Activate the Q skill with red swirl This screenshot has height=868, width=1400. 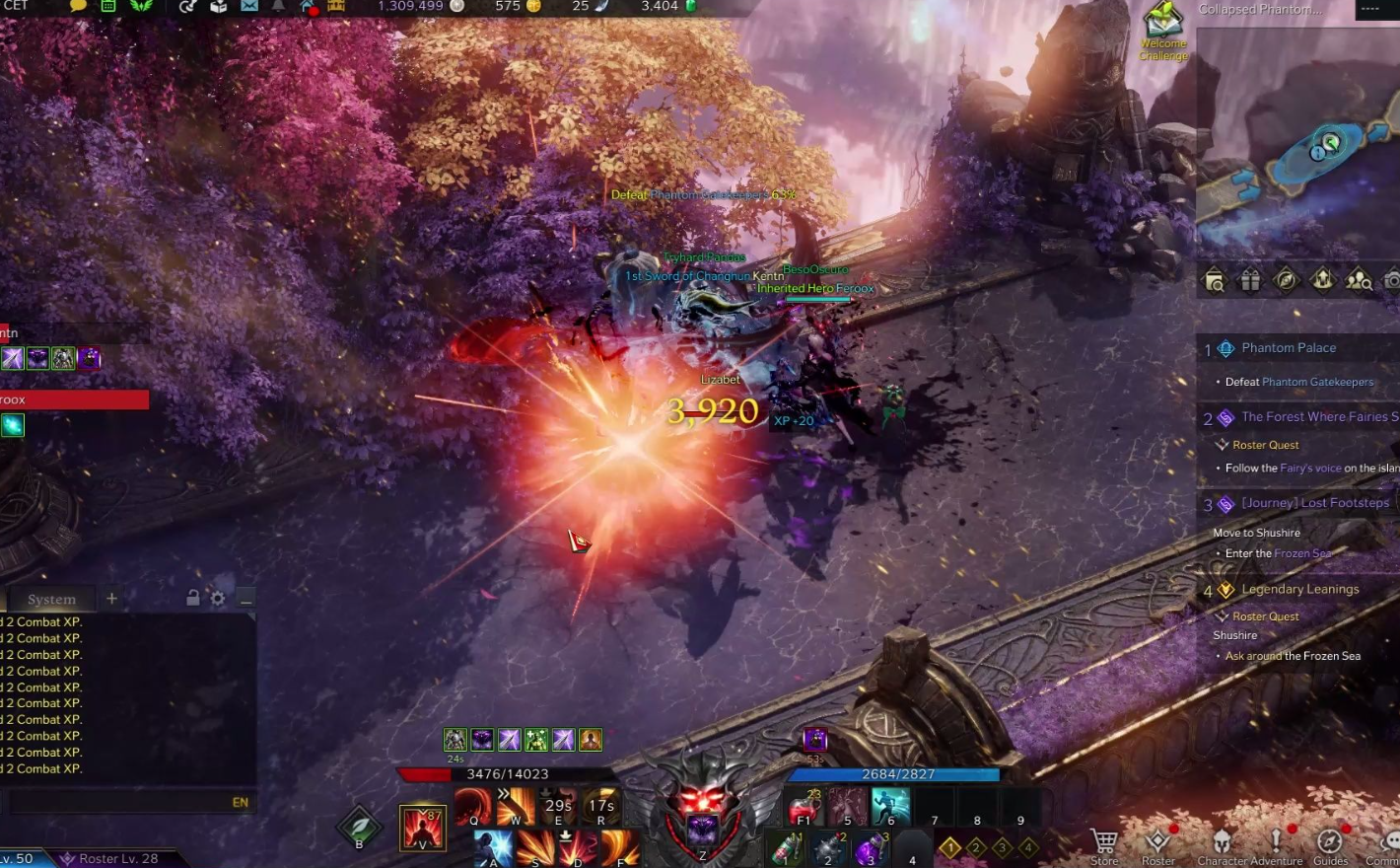click(x=472, y=807)
